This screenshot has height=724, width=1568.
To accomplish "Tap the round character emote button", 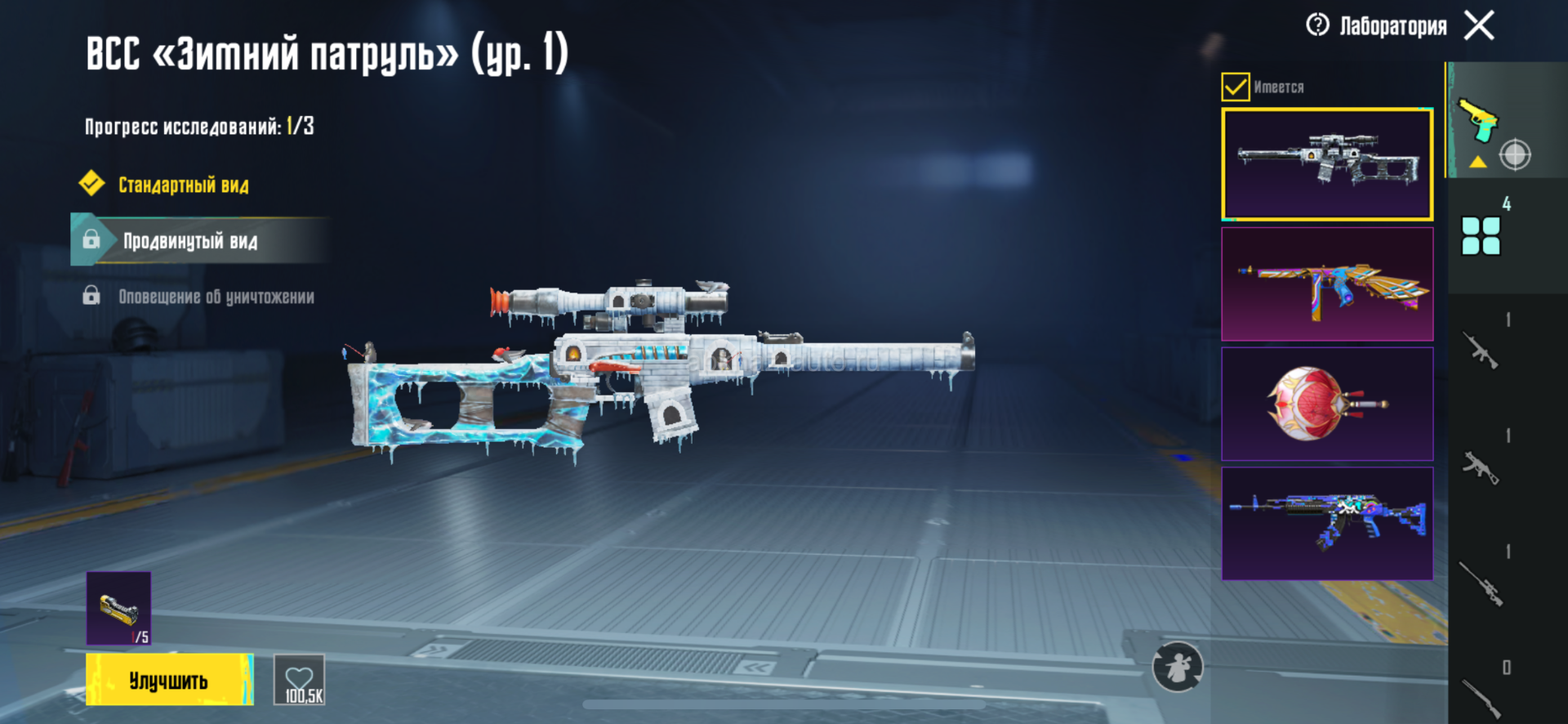I will 1177,667.
